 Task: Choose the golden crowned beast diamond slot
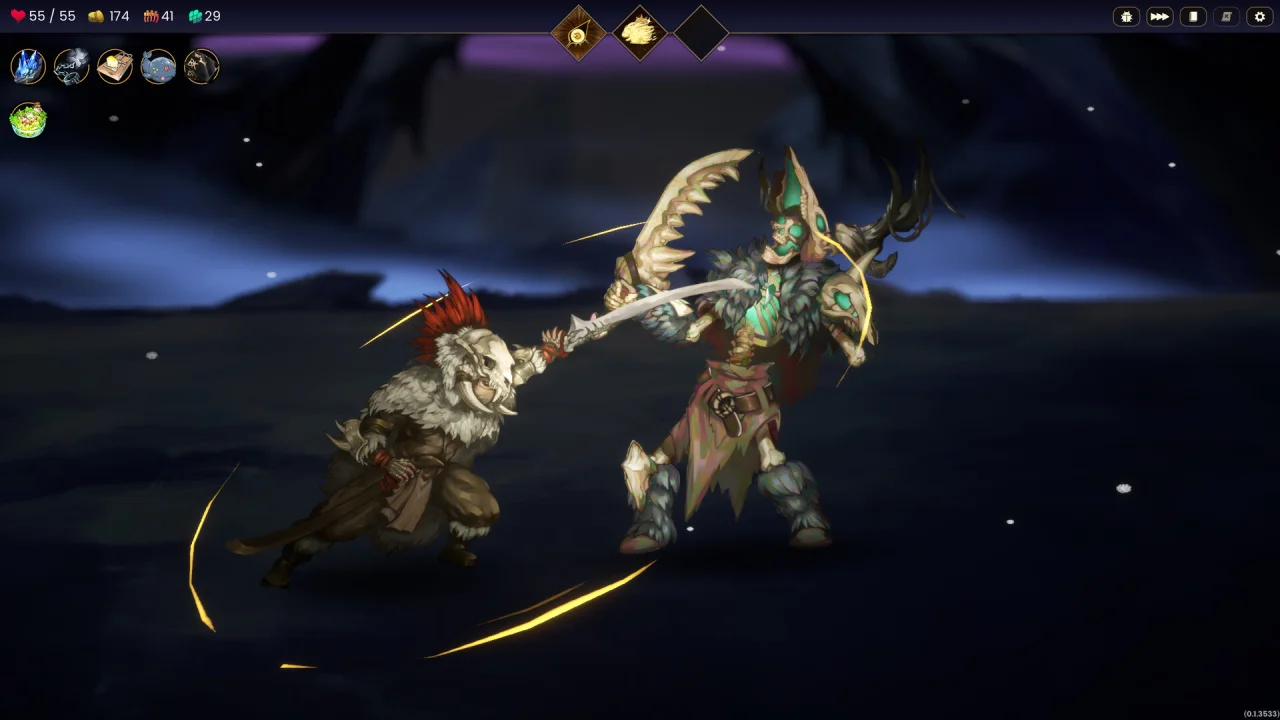tap(639, 33)
